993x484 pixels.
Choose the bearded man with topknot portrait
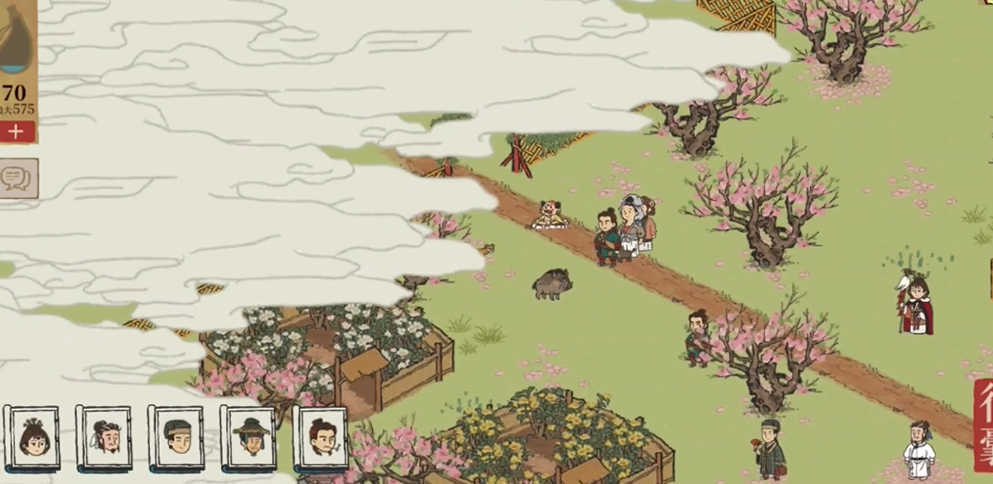105,438
